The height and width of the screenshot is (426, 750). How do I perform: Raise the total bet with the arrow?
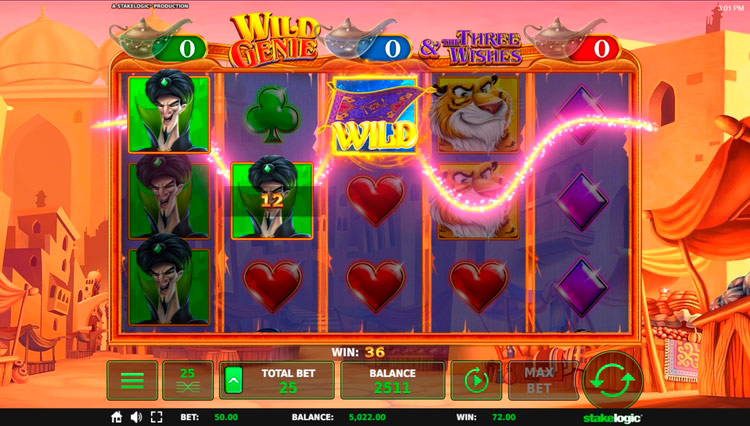coord(233,380)
